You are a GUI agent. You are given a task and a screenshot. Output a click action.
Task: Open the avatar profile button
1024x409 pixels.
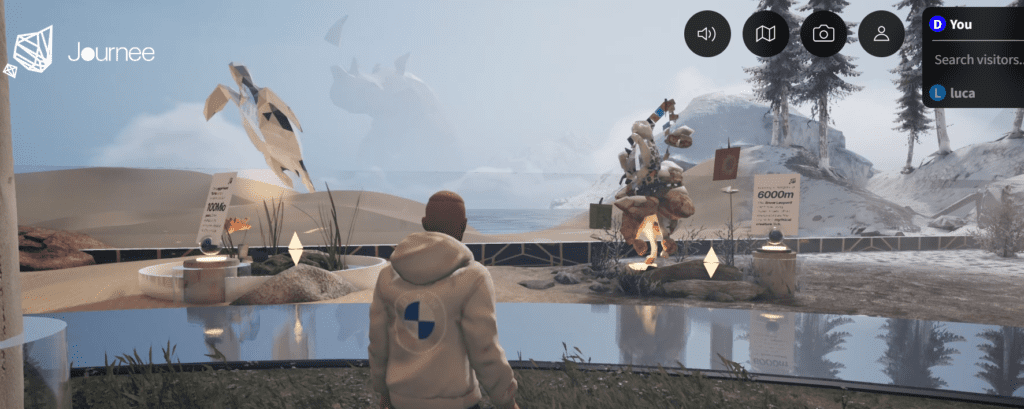pyautogui.click(x=881, y=34)
